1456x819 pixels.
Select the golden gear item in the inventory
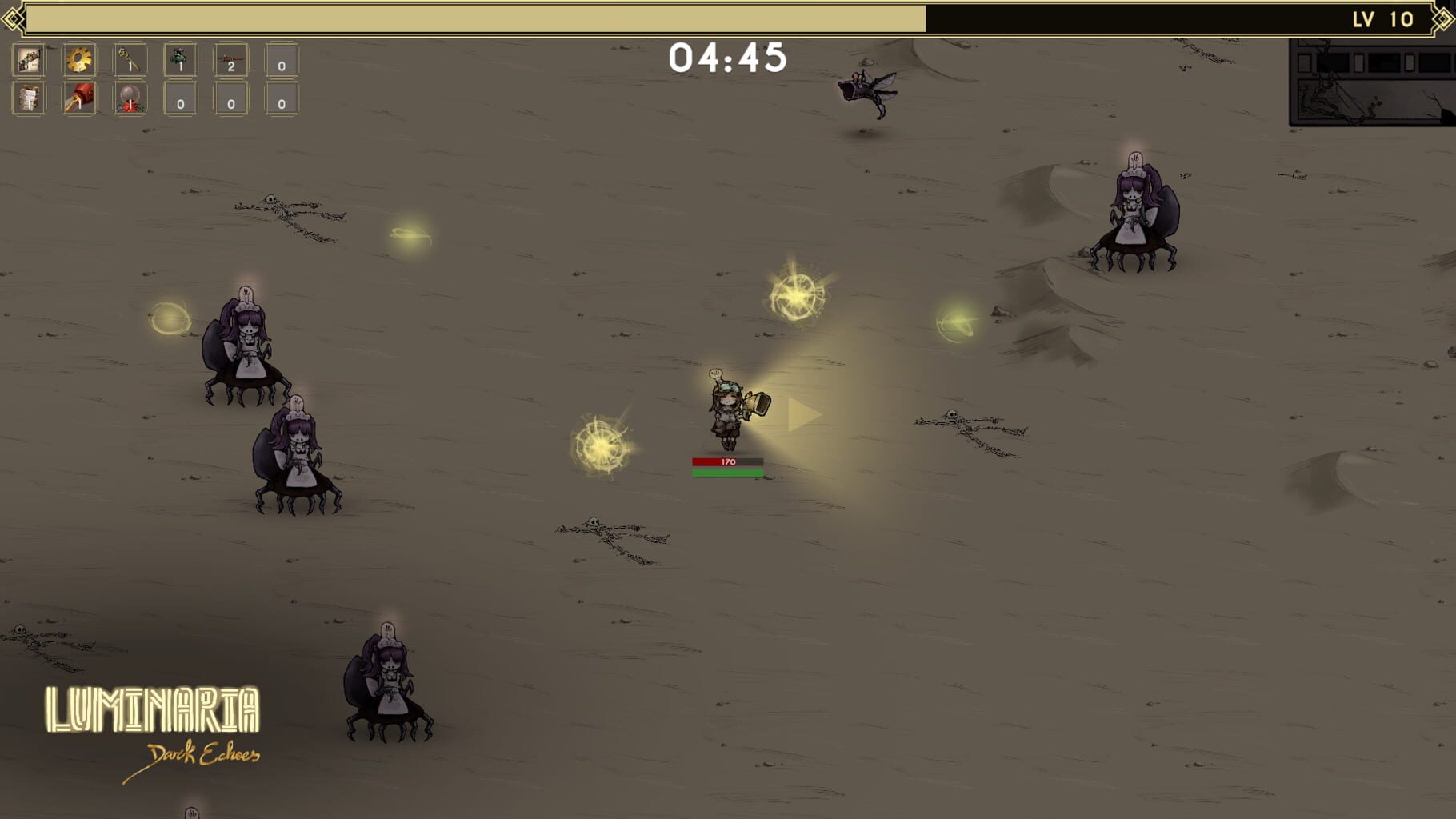pos(78,60)
